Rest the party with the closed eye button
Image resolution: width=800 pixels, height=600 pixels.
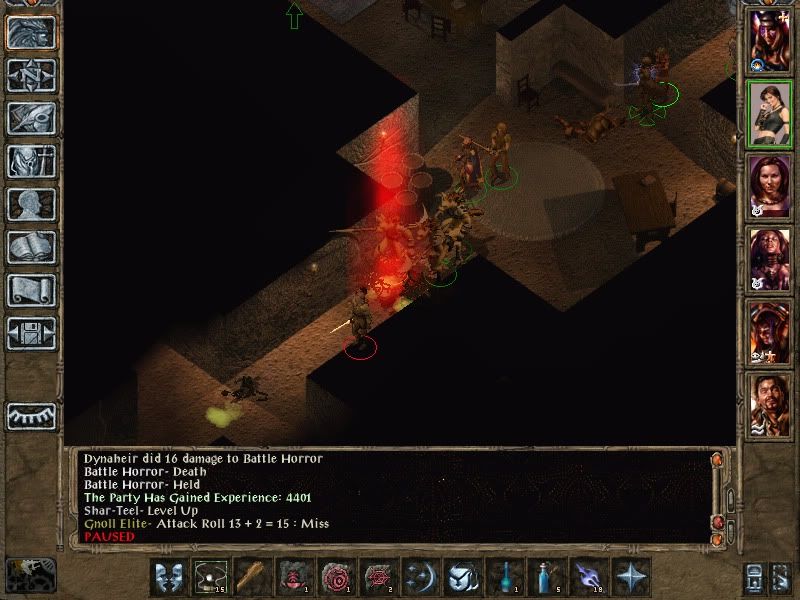click(31, 415)
